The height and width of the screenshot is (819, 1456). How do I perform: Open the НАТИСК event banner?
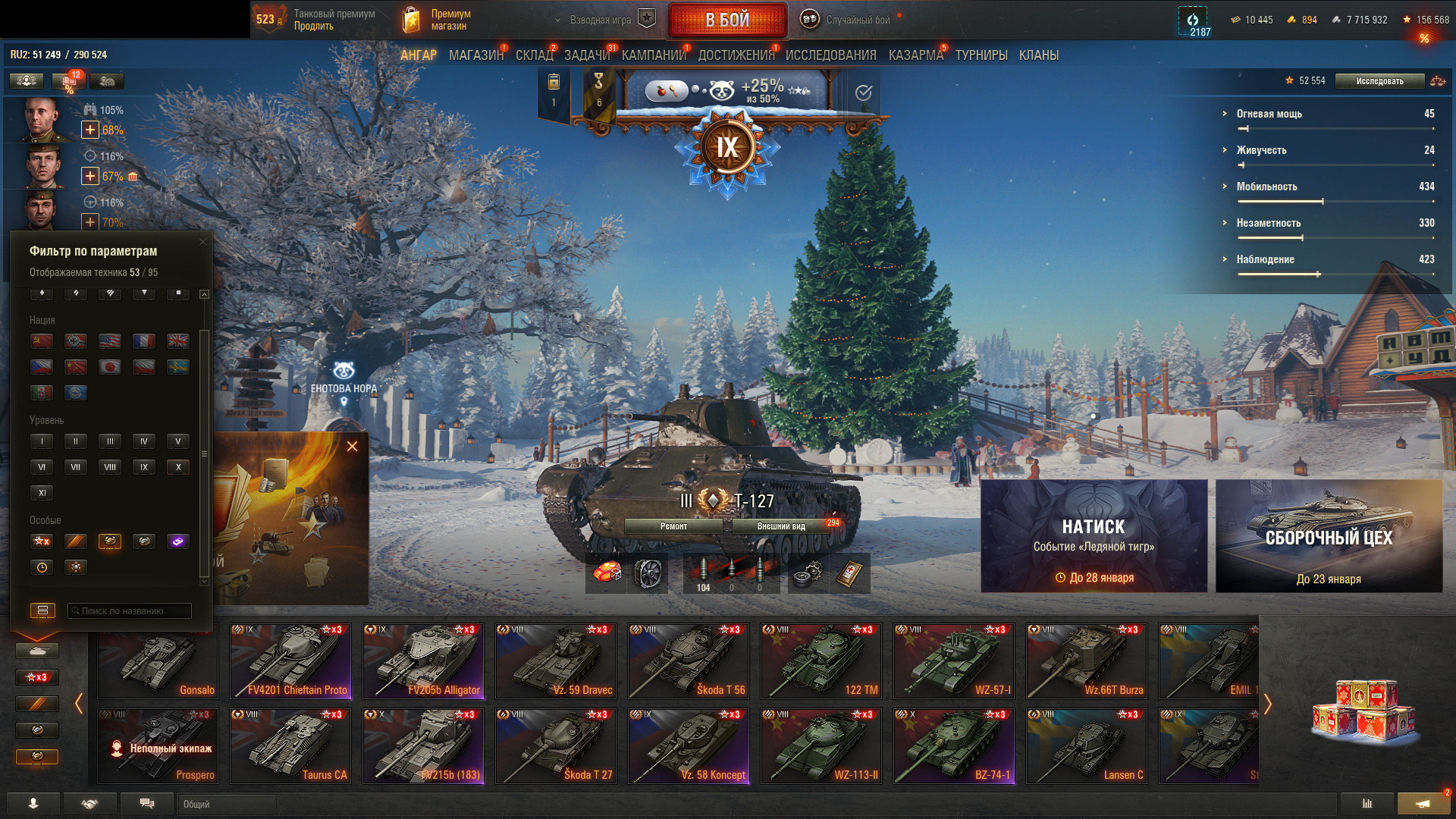tap(1094, 535)
